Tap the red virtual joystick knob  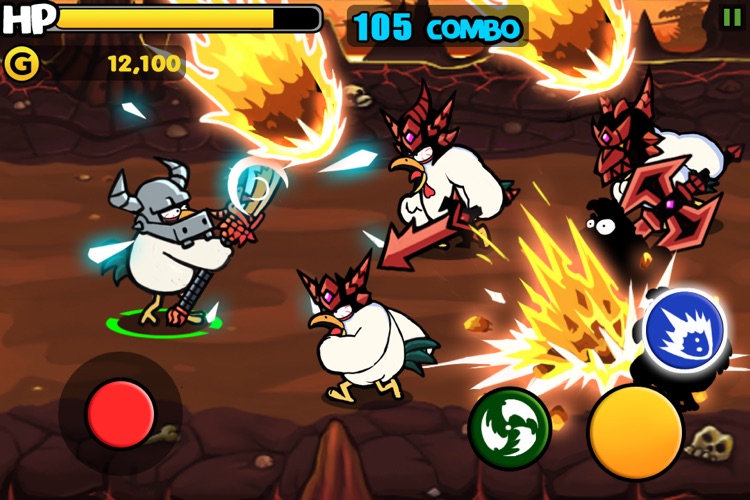point(121,413)
